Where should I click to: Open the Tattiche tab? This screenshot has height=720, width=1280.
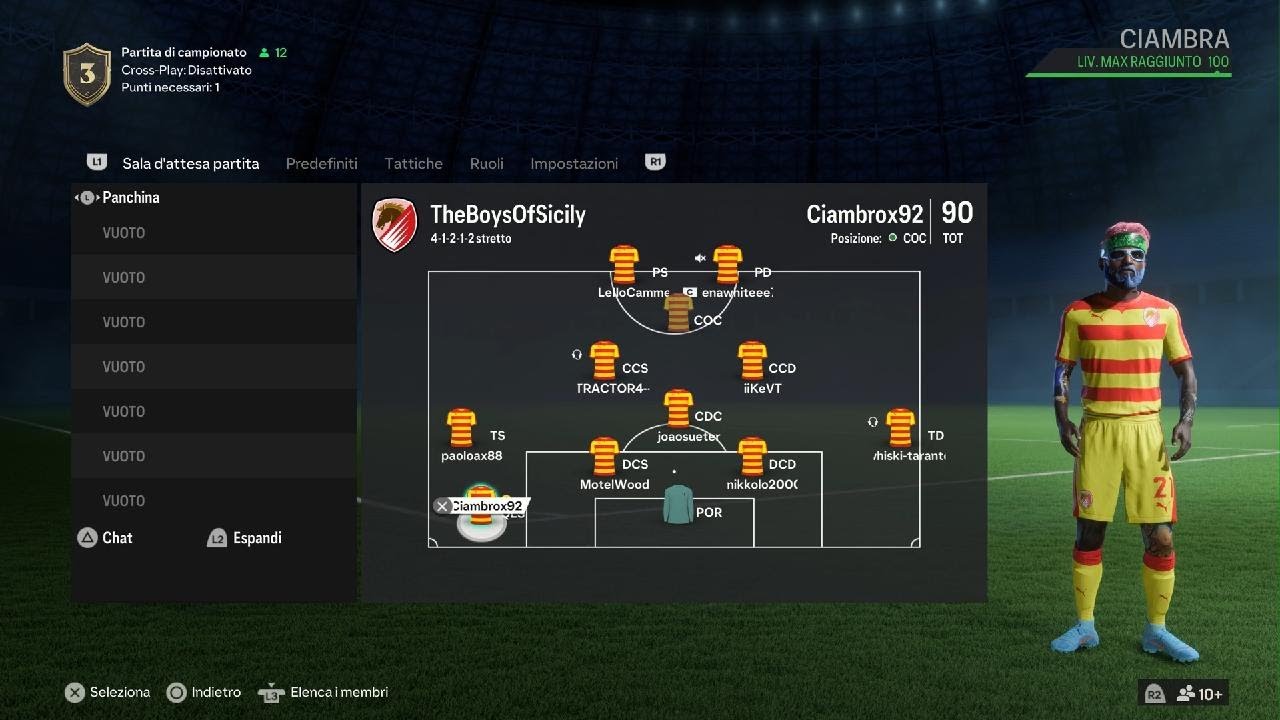413,163
